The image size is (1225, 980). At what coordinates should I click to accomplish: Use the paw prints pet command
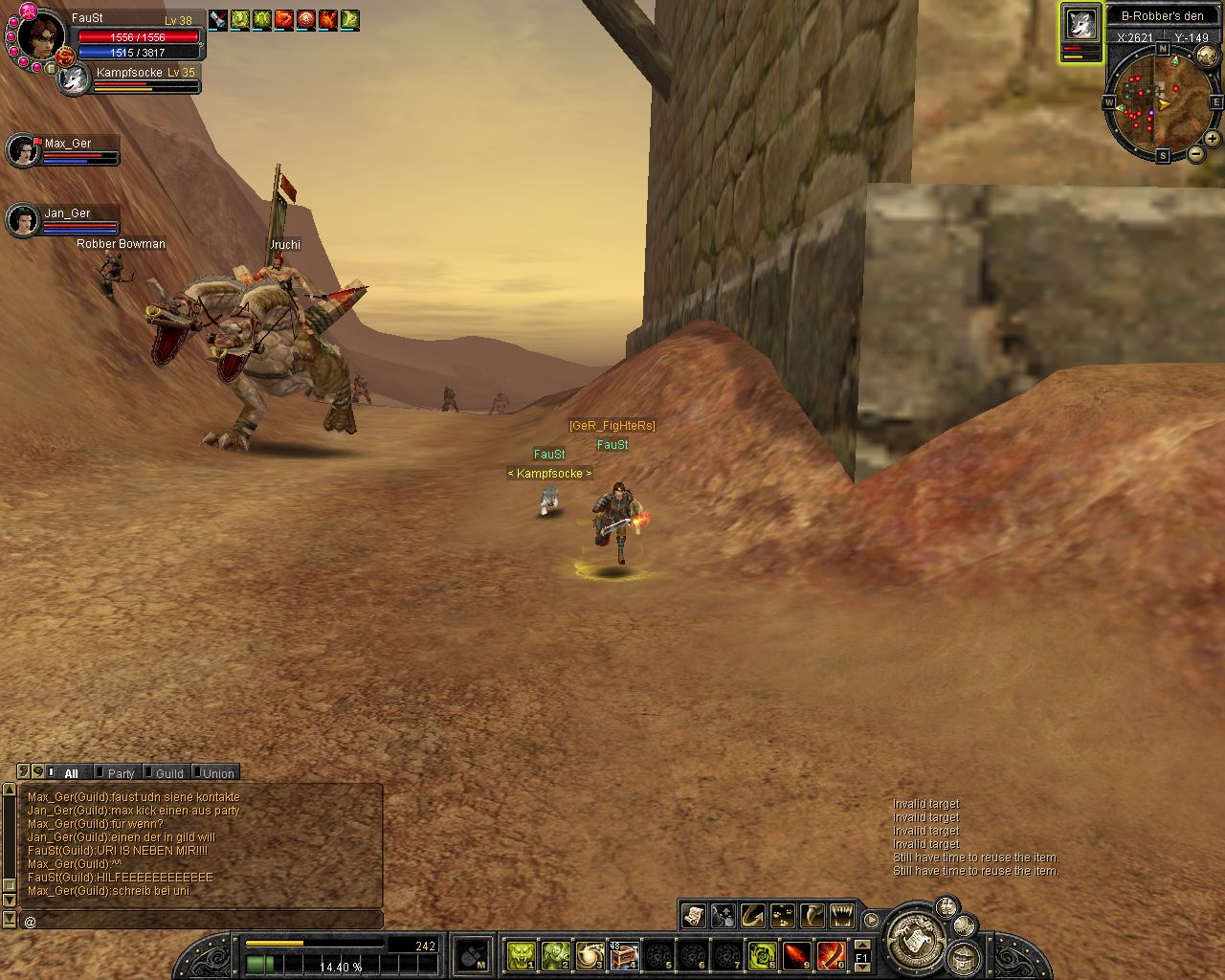782,915
